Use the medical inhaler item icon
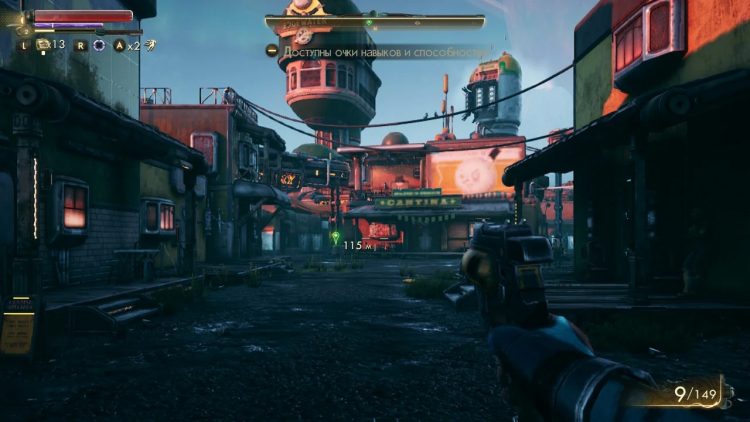Screen dimensions: 750x422 [44, 44]
